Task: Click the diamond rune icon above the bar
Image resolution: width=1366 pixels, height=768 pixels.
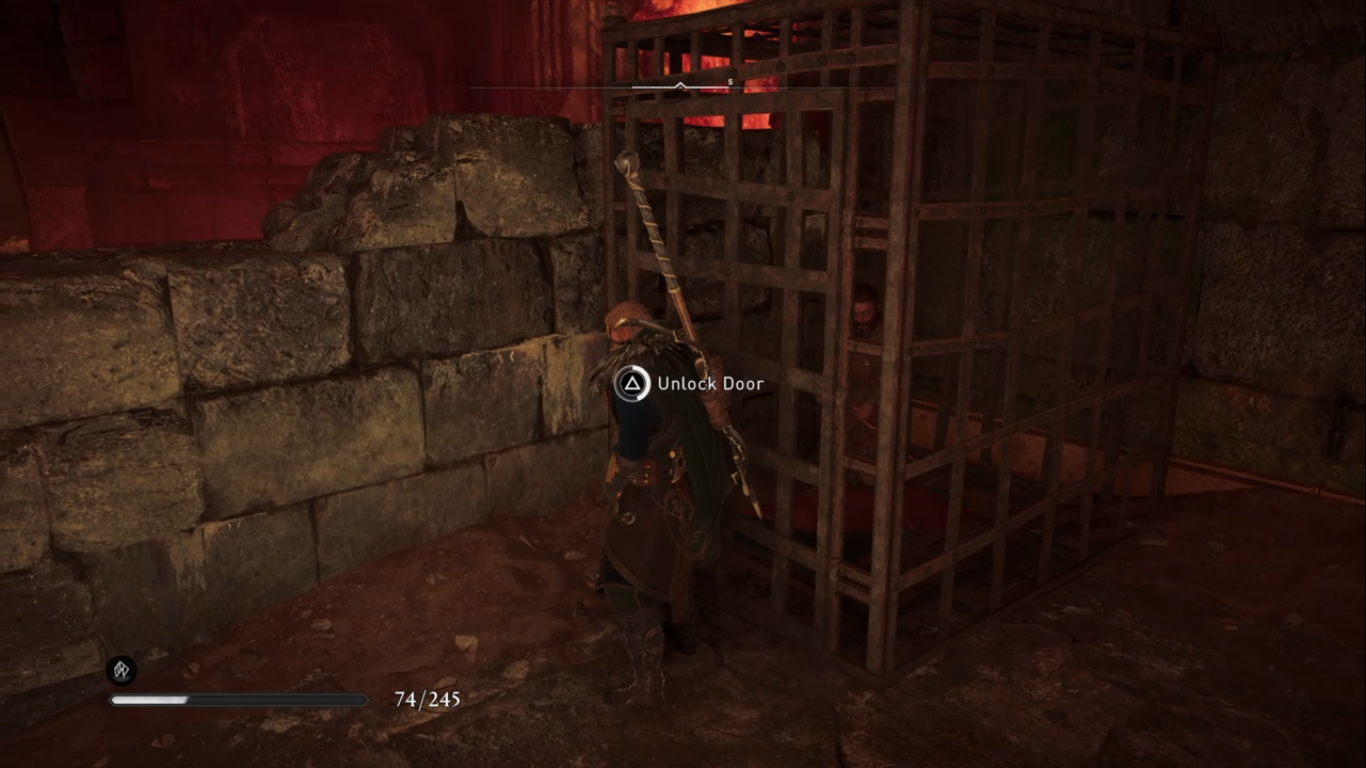Action: (x=122, y=670)
